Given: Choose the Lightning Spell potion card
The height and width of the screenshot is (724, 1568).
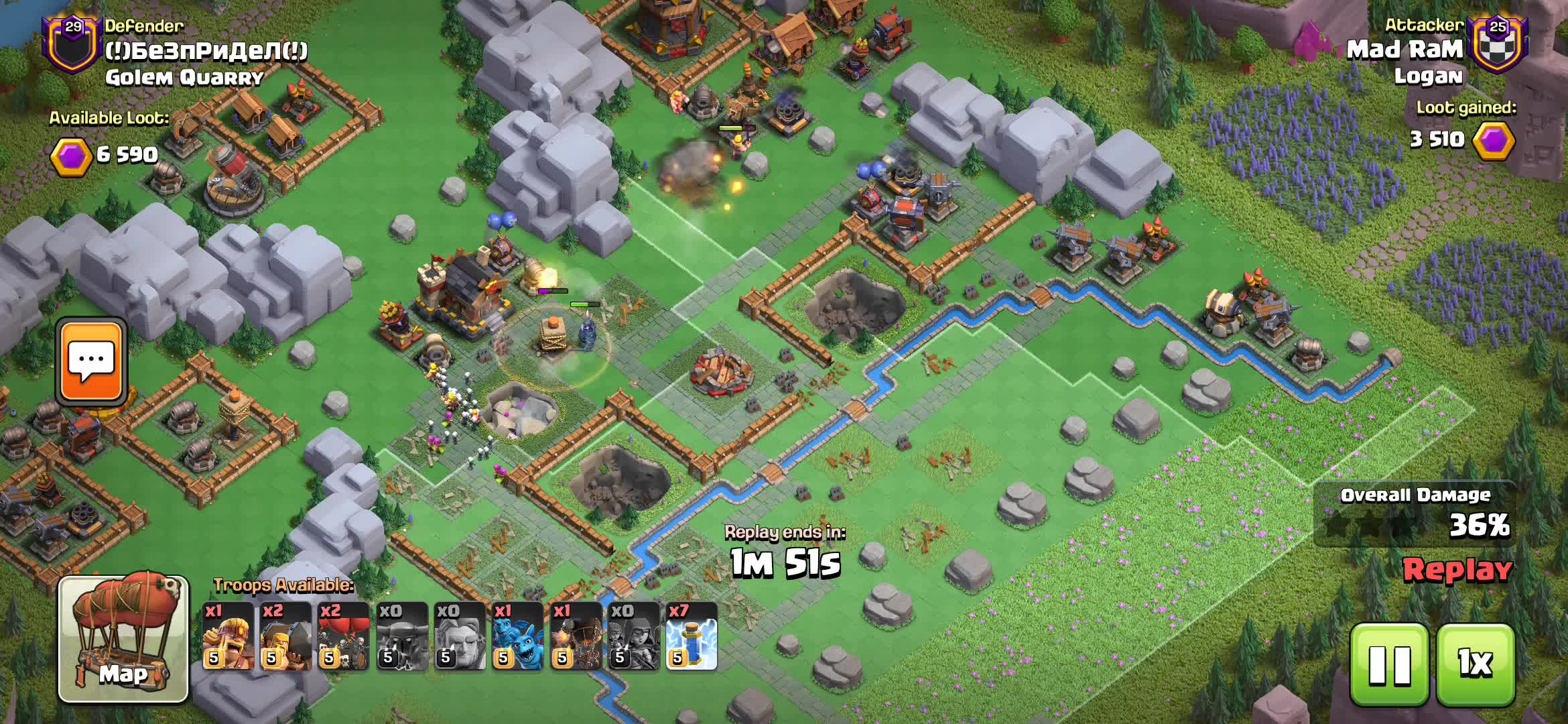Looking at the screenshot, I should 692,636.
